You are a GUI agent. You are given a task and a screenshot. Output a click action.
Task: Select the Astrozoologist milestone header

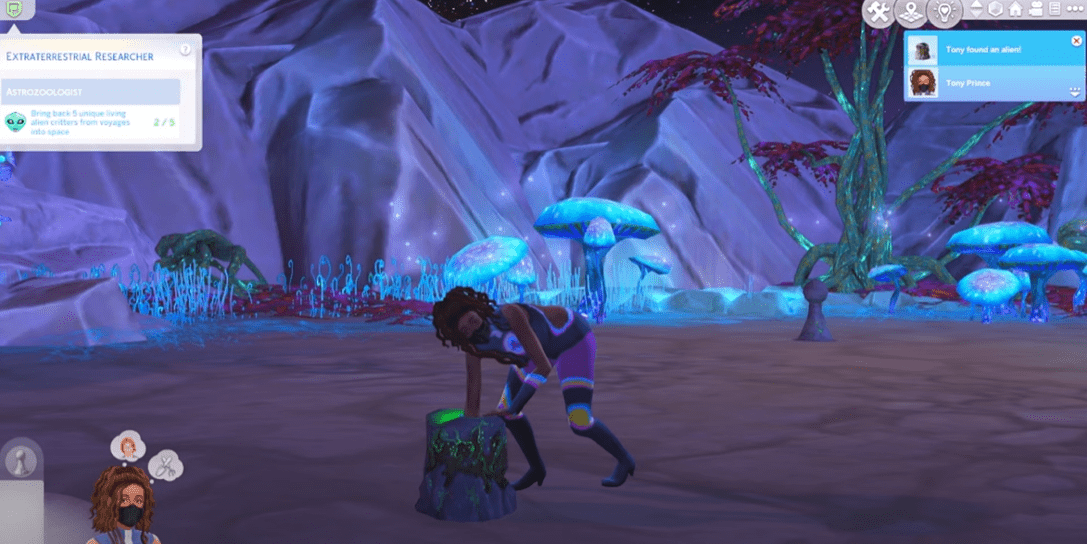click(91, 92)
